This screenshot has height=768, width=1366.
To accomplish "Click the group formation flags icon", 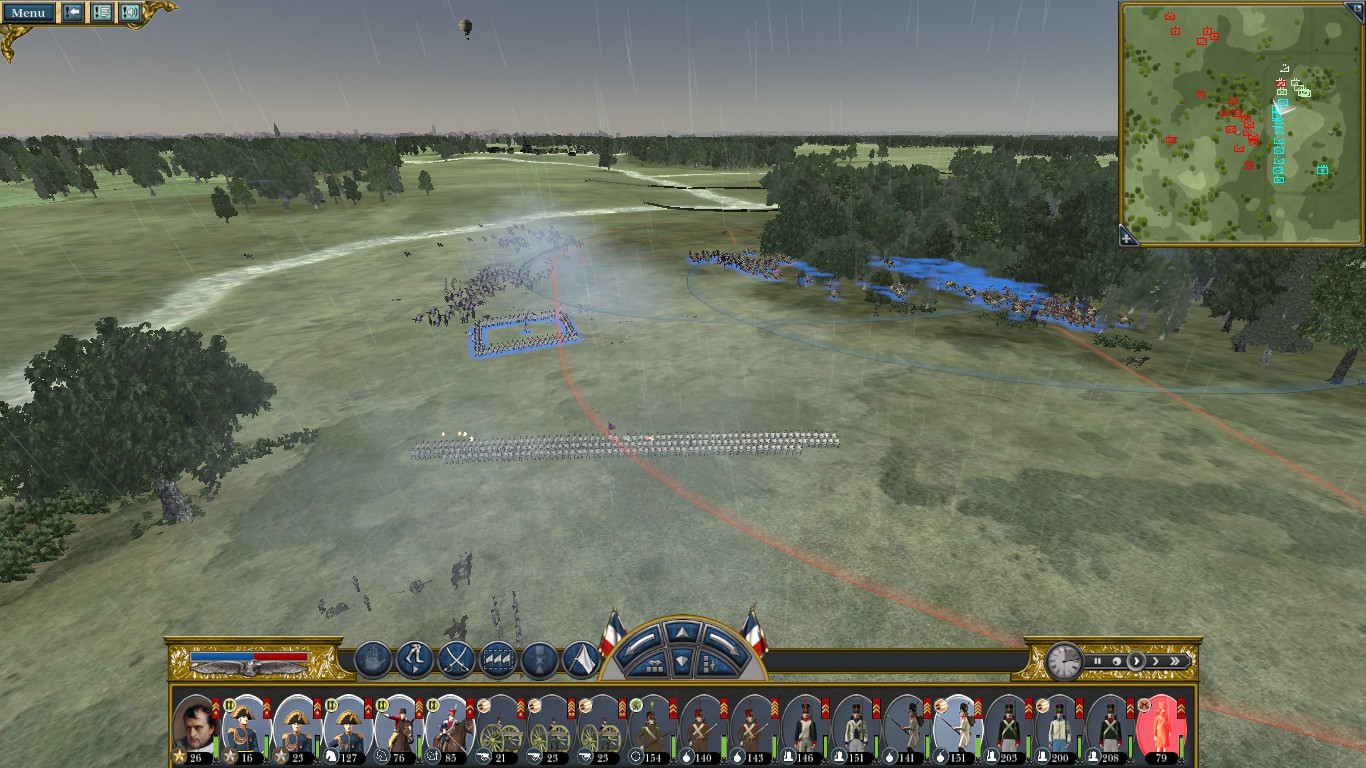I will click(498, 660).
